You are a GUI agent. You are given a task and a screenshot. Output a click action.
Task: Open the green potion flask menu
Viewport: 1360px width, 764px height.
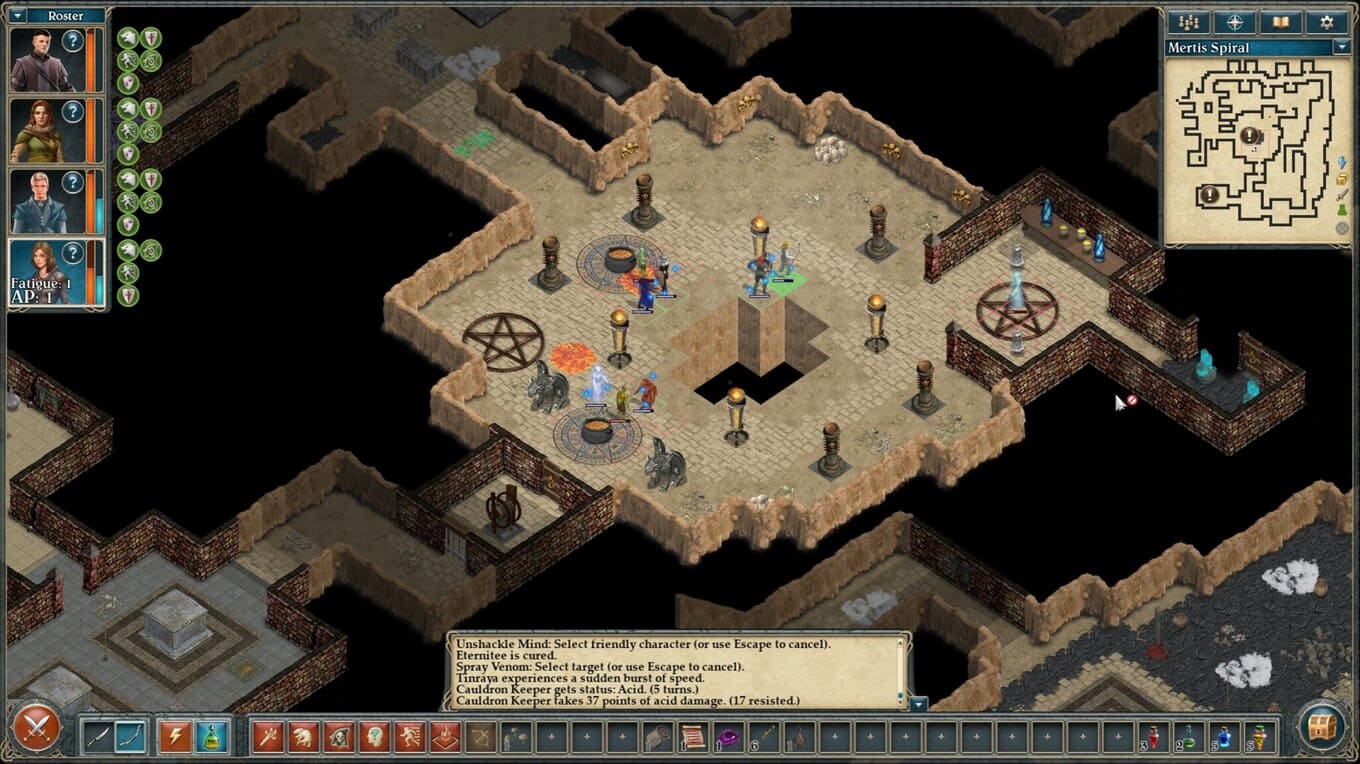210,737
